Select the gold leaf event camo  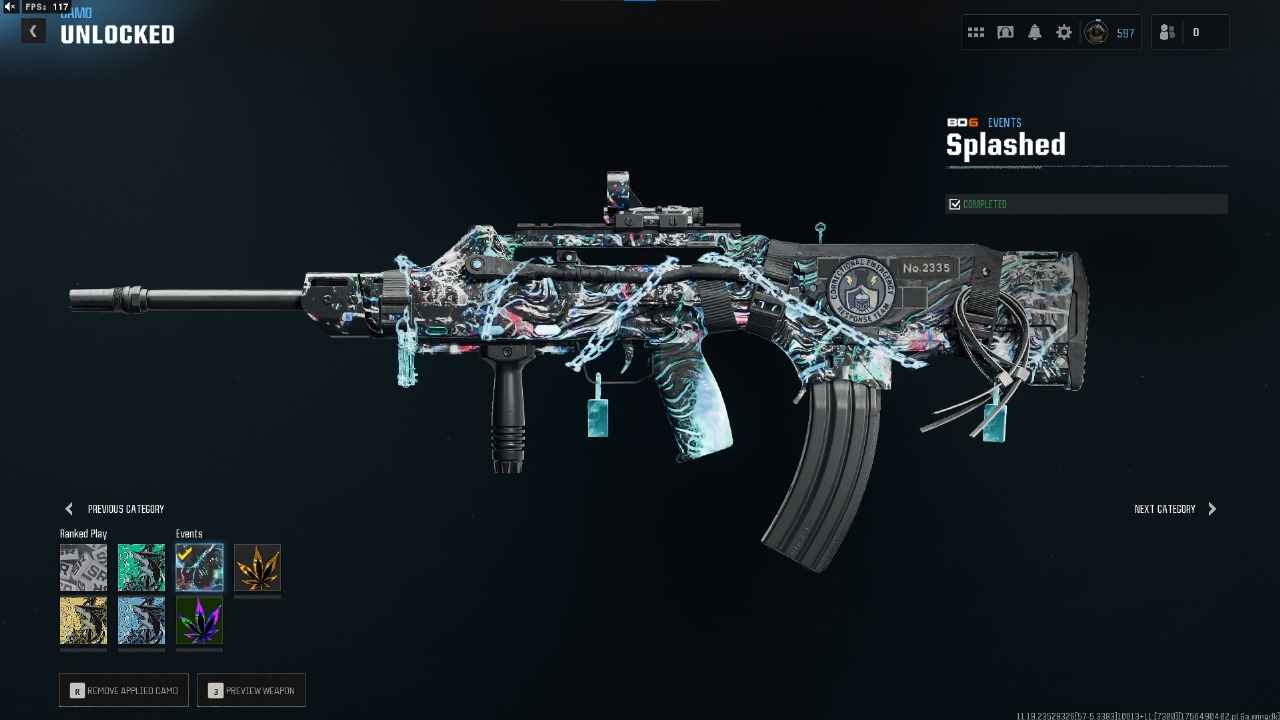point(257,568)
